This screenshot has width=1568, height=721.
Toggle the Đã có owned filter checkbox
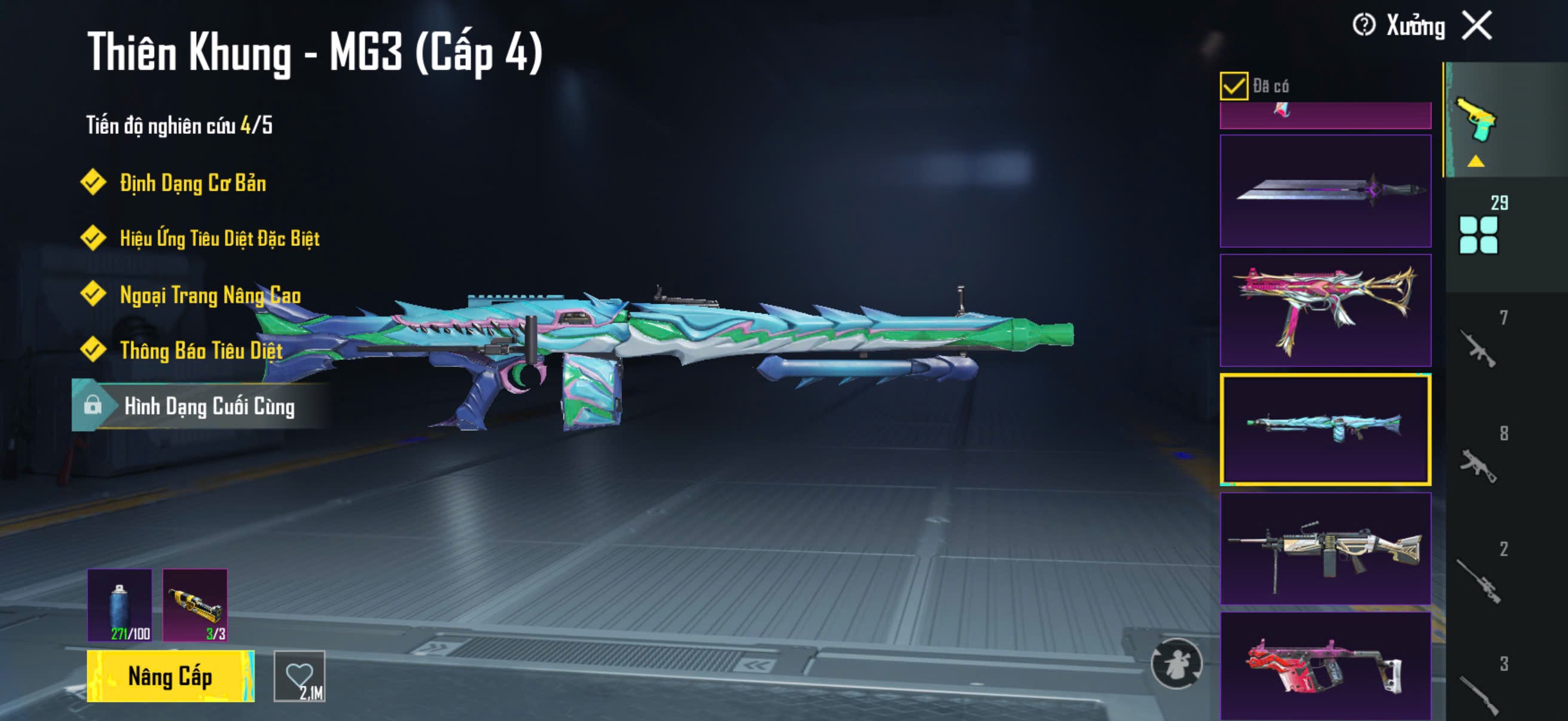(1233, 85)
